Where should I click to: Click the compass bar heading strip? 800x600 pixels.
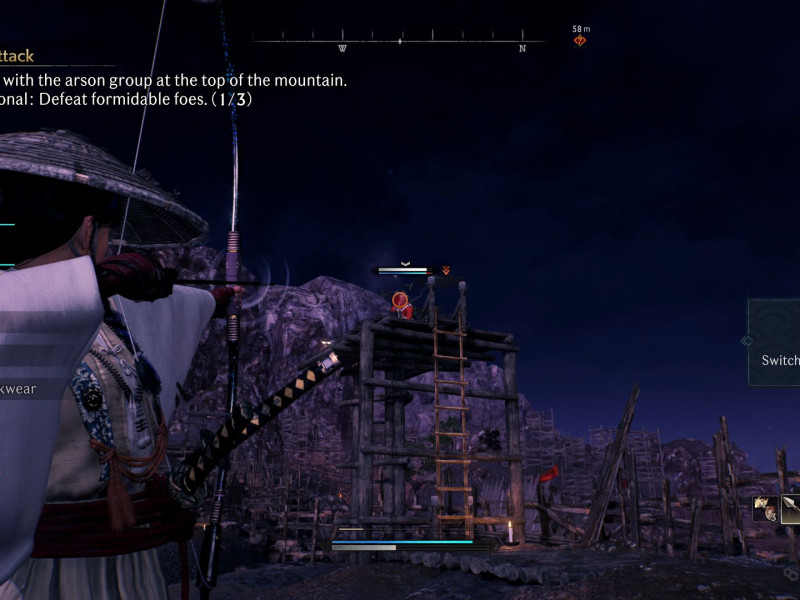pos(400,42)
